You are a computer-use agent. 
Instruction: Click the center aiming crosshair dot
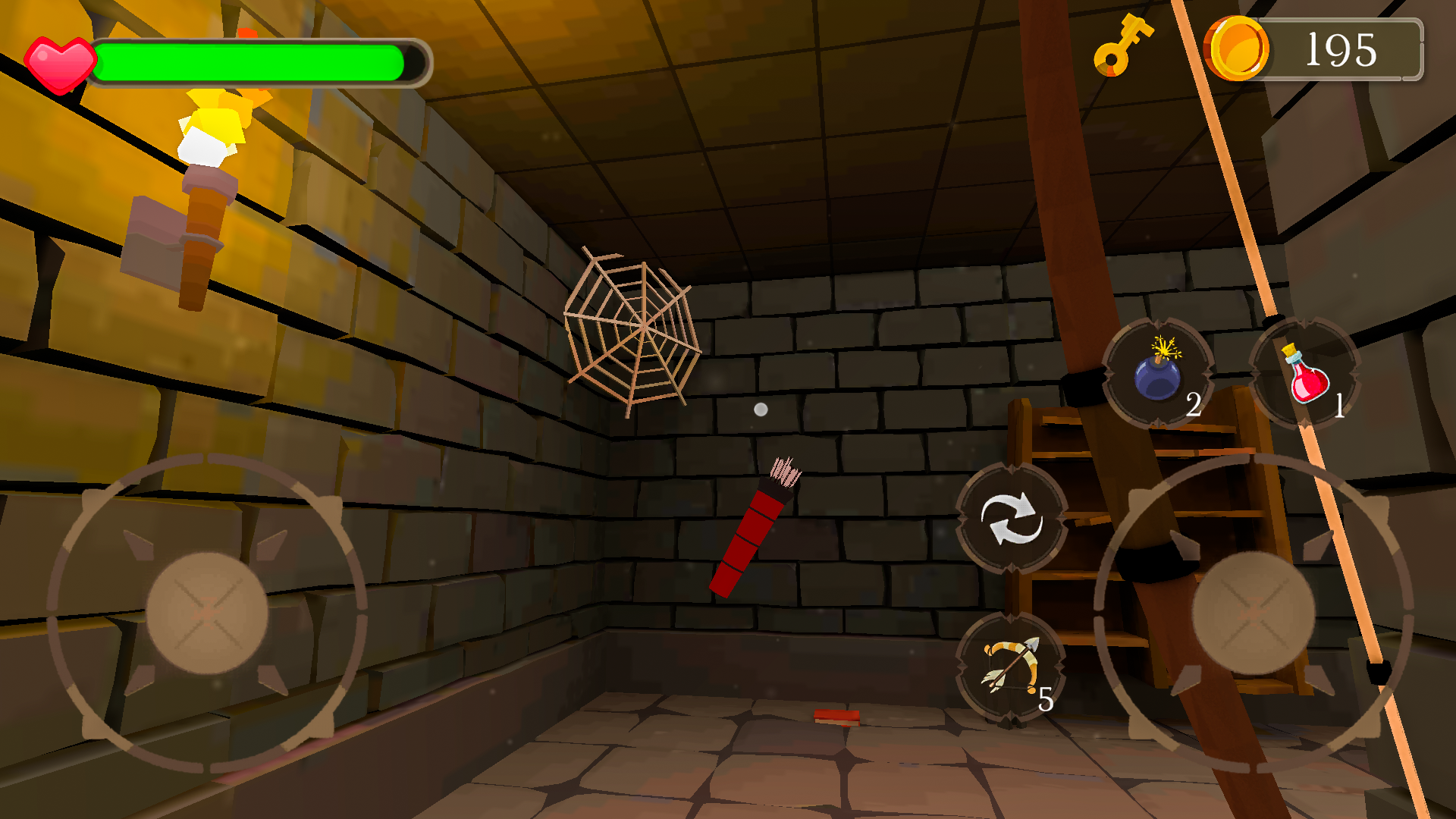pos(760,409)
